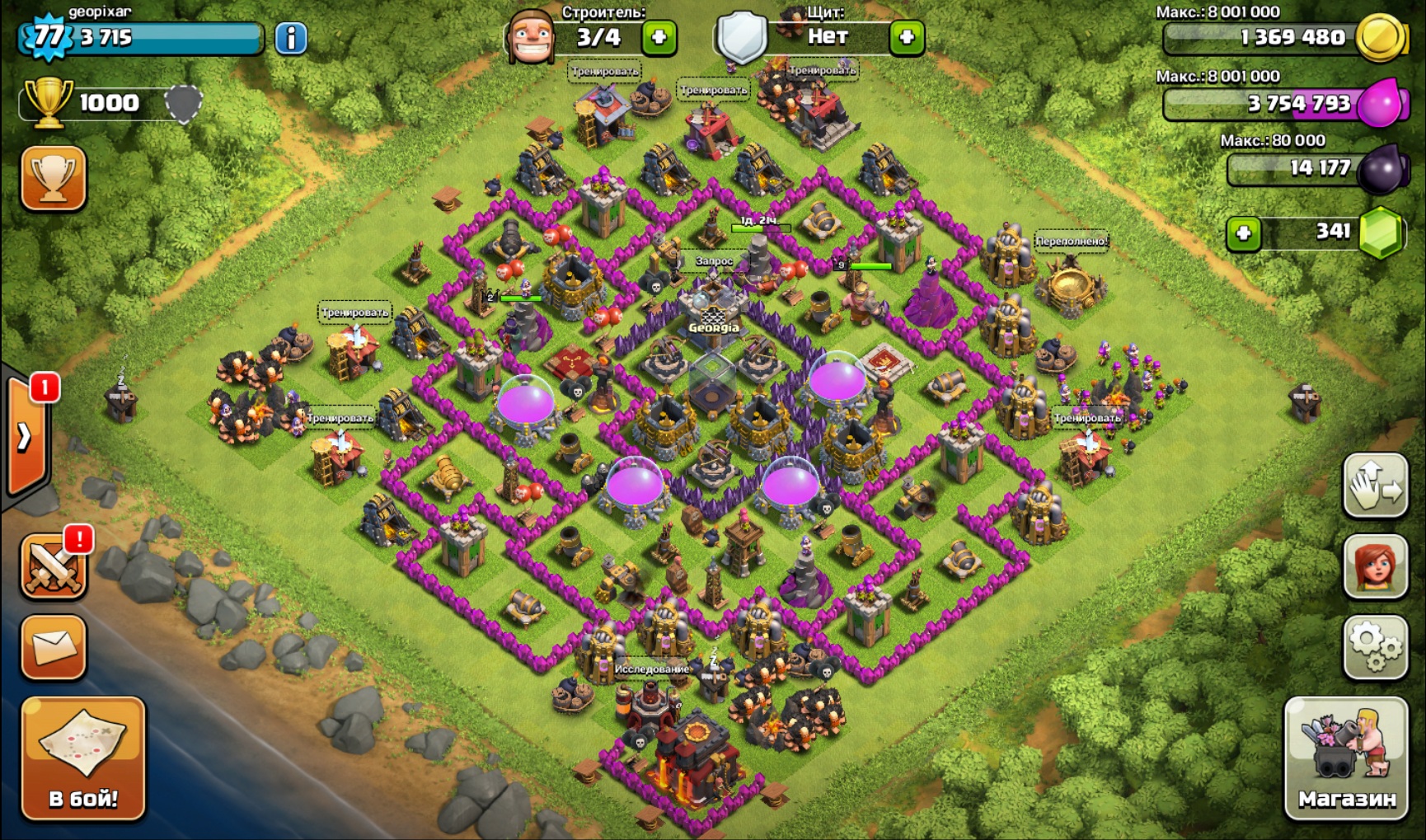The height and width of the screenshot is (840, 1426).
Task: Open the player info button
Action: tap(290, 38)
